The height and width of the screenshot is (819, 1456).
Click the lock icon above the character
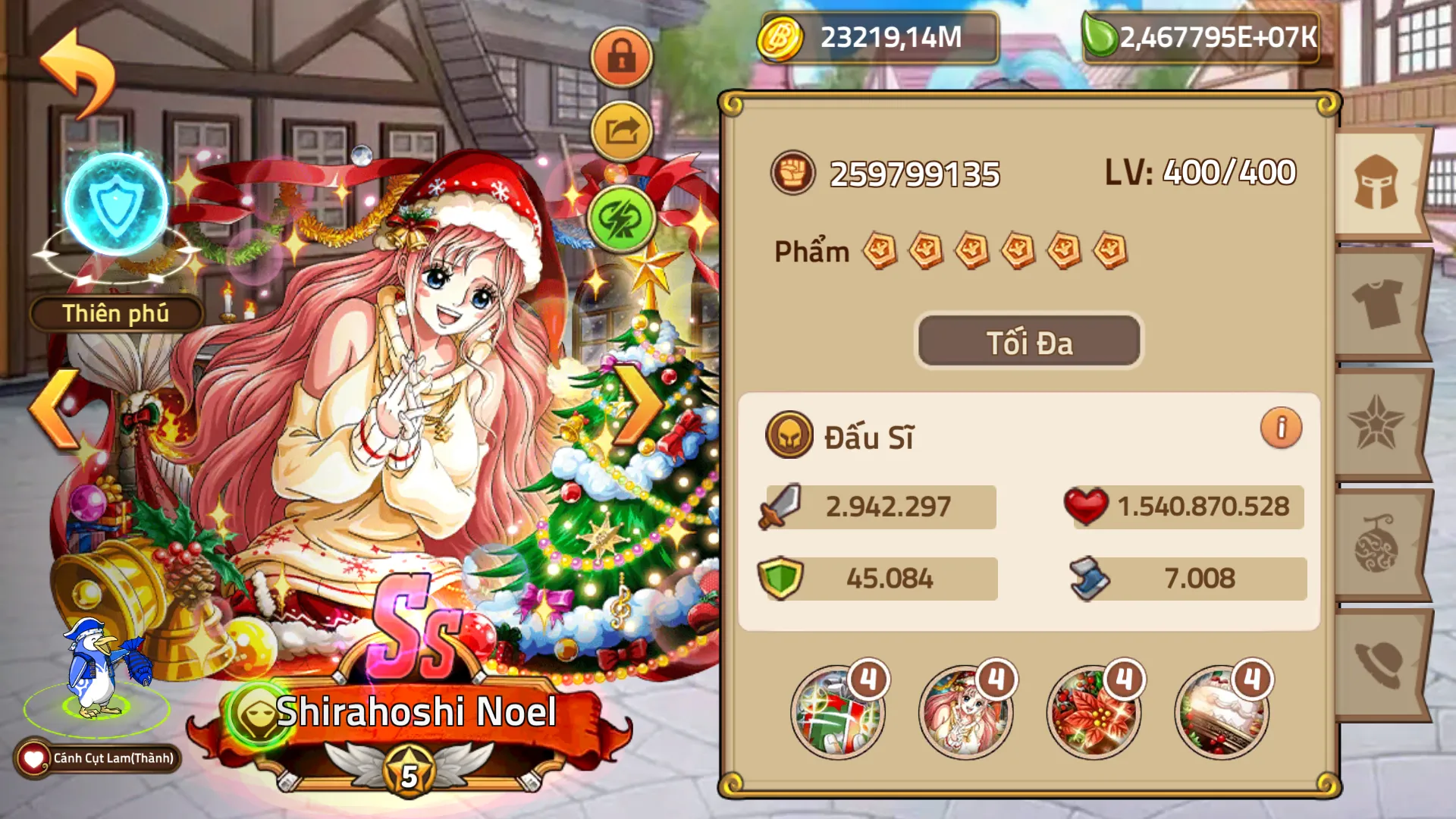622,55
